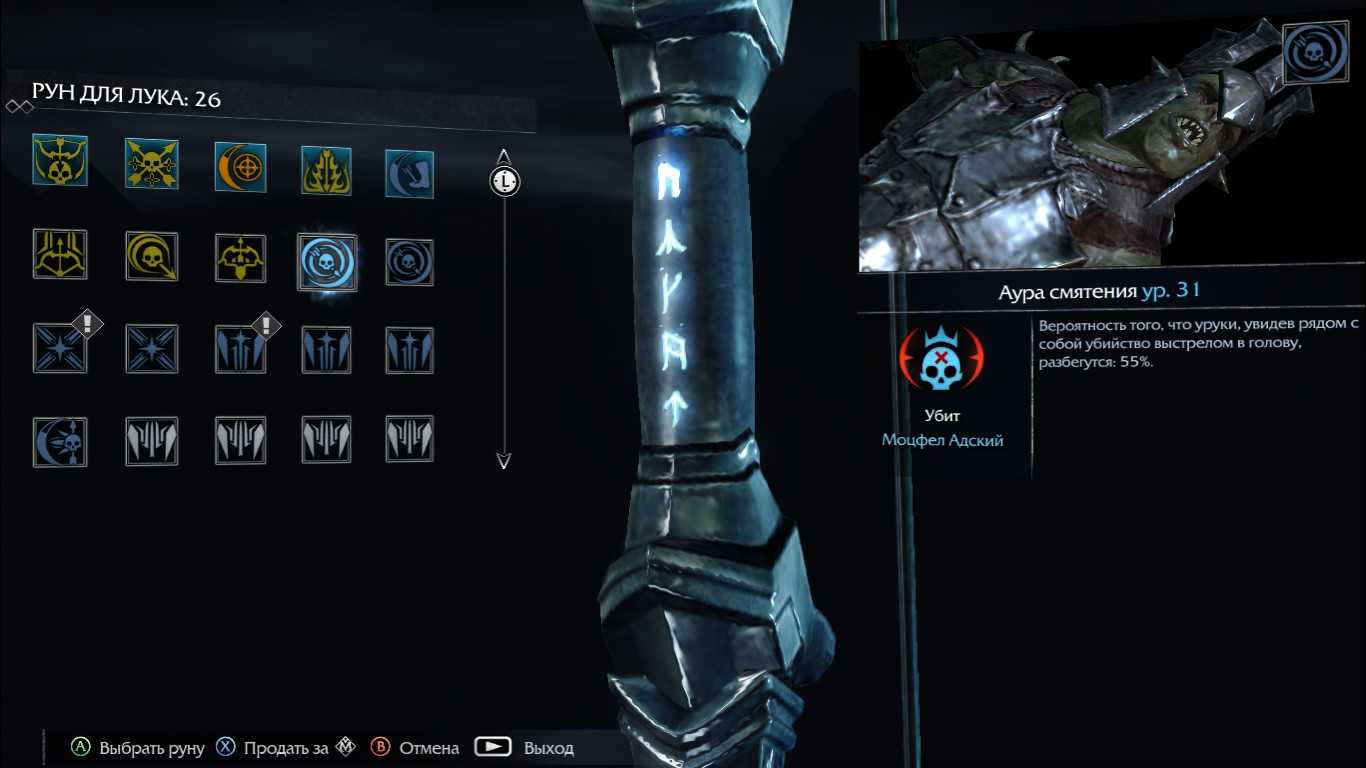Image resolution: width=1366 pixels, height=768 pixels.
Task: Select the highlighted Aura of Confusion rune
Action: 327,262
